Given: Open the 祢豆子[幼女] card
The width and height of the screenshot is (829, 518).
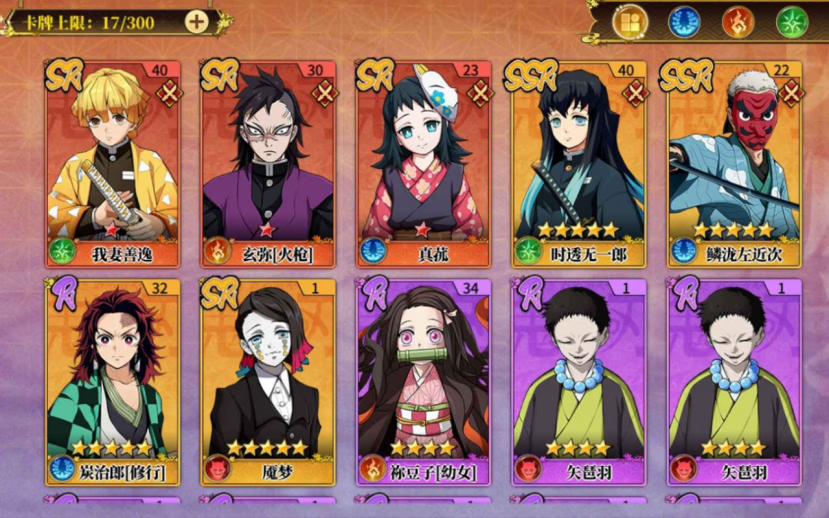Looking at the screenshot, I should coord(424,381).
